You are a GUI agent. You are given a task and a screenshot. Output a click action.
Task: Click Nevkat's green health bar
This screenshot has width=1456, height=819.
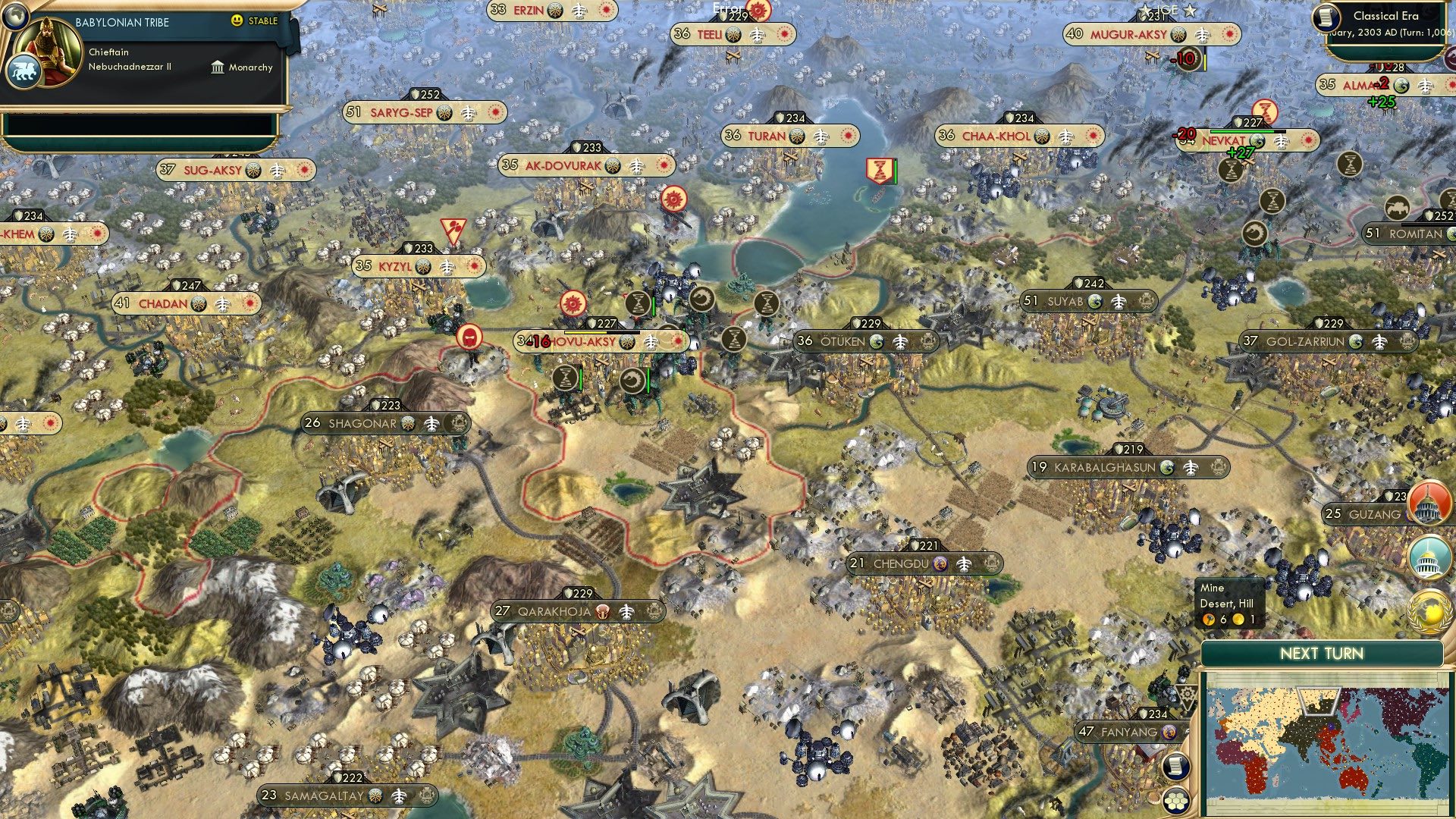tap(1242, 131)
